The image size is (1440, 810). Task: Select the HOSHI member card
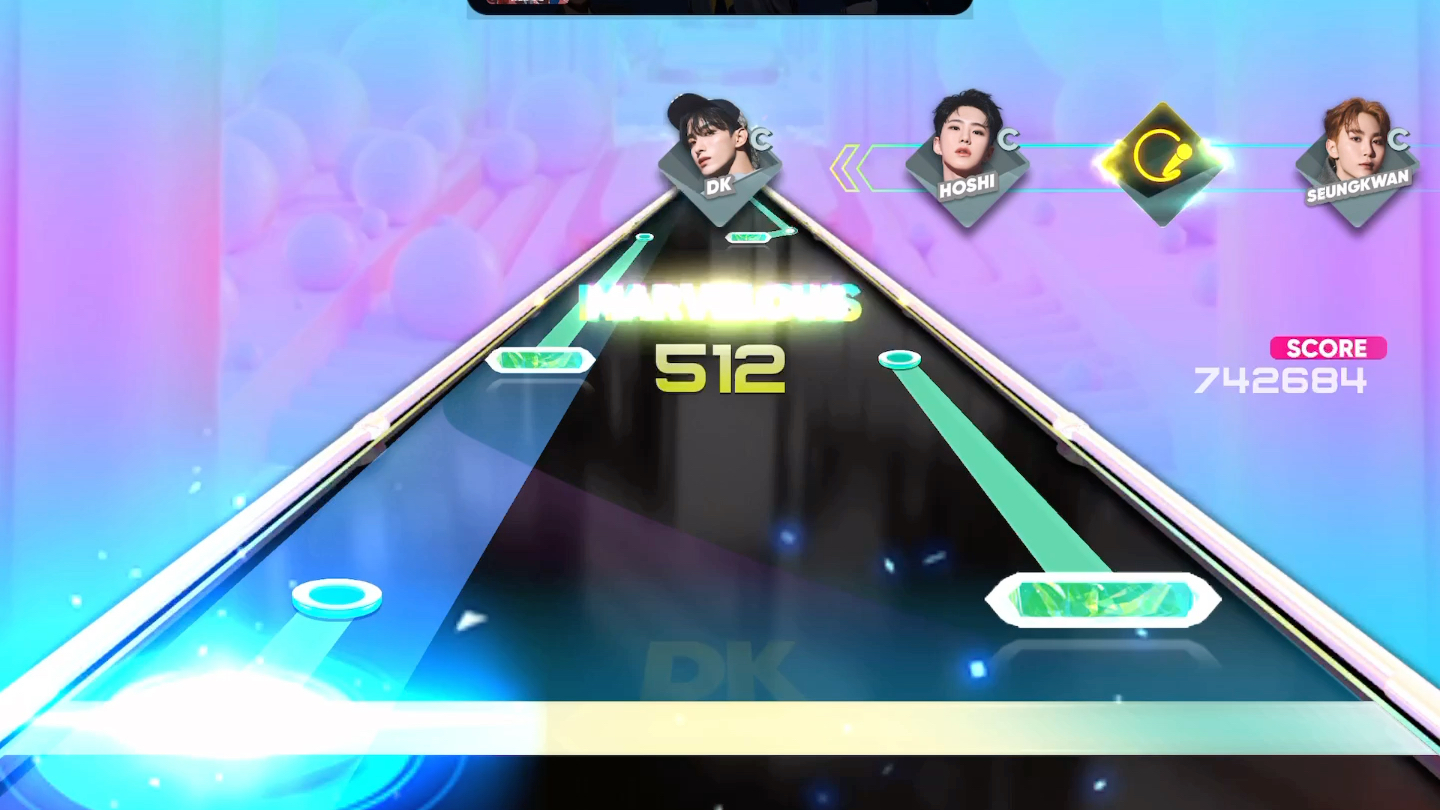click(x=965, y=160)
